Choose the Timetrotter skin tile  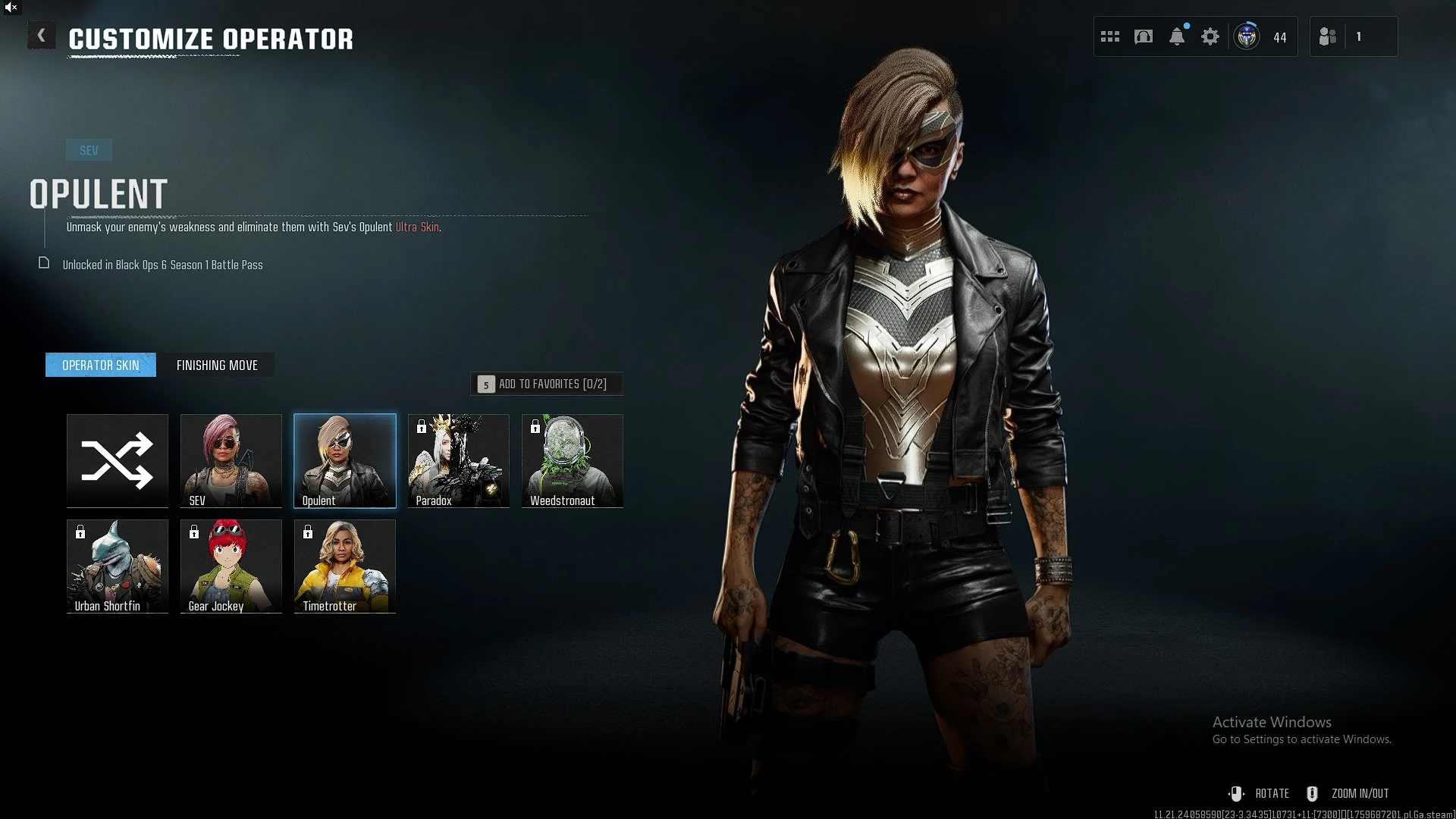[x=345, y=566]
